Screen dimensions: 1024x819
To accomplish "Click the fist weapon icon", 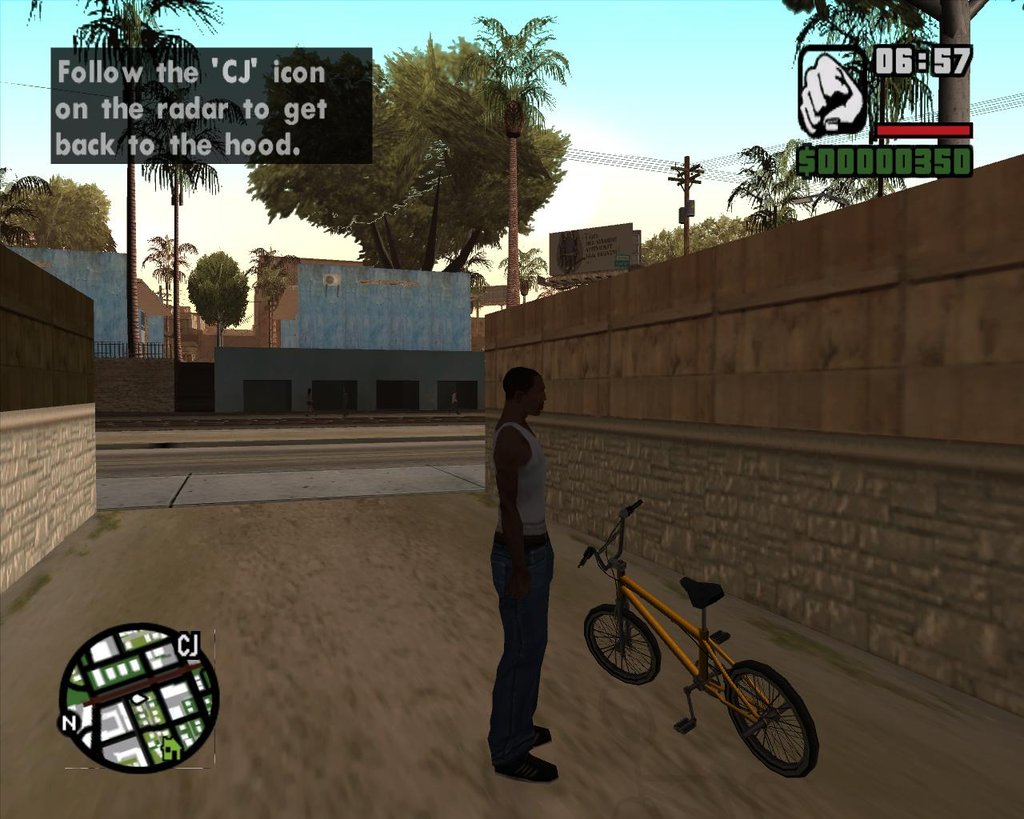I will [x=832, y=93].
